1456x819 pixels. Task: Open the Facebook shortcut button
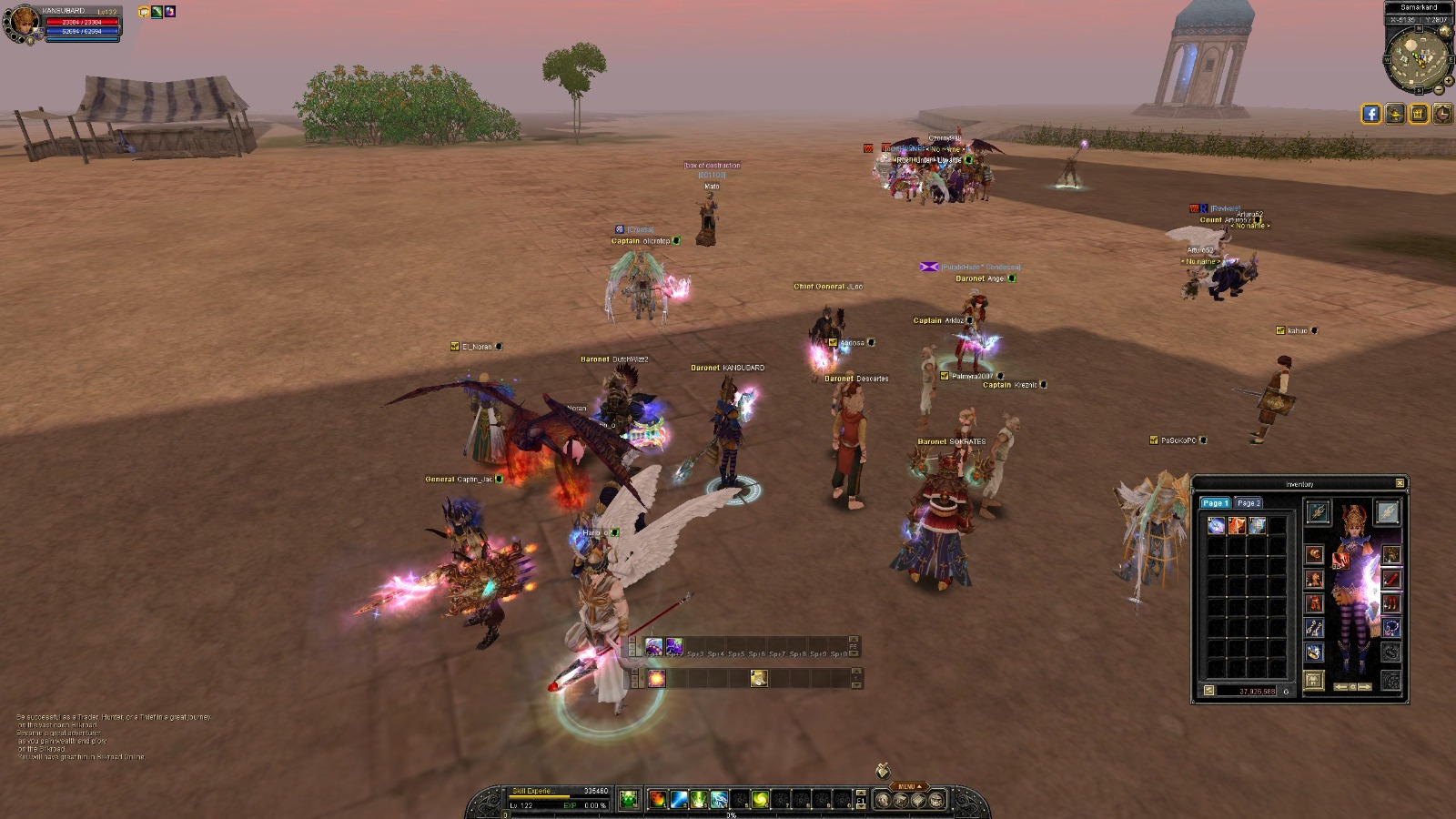pos(1371,114)
